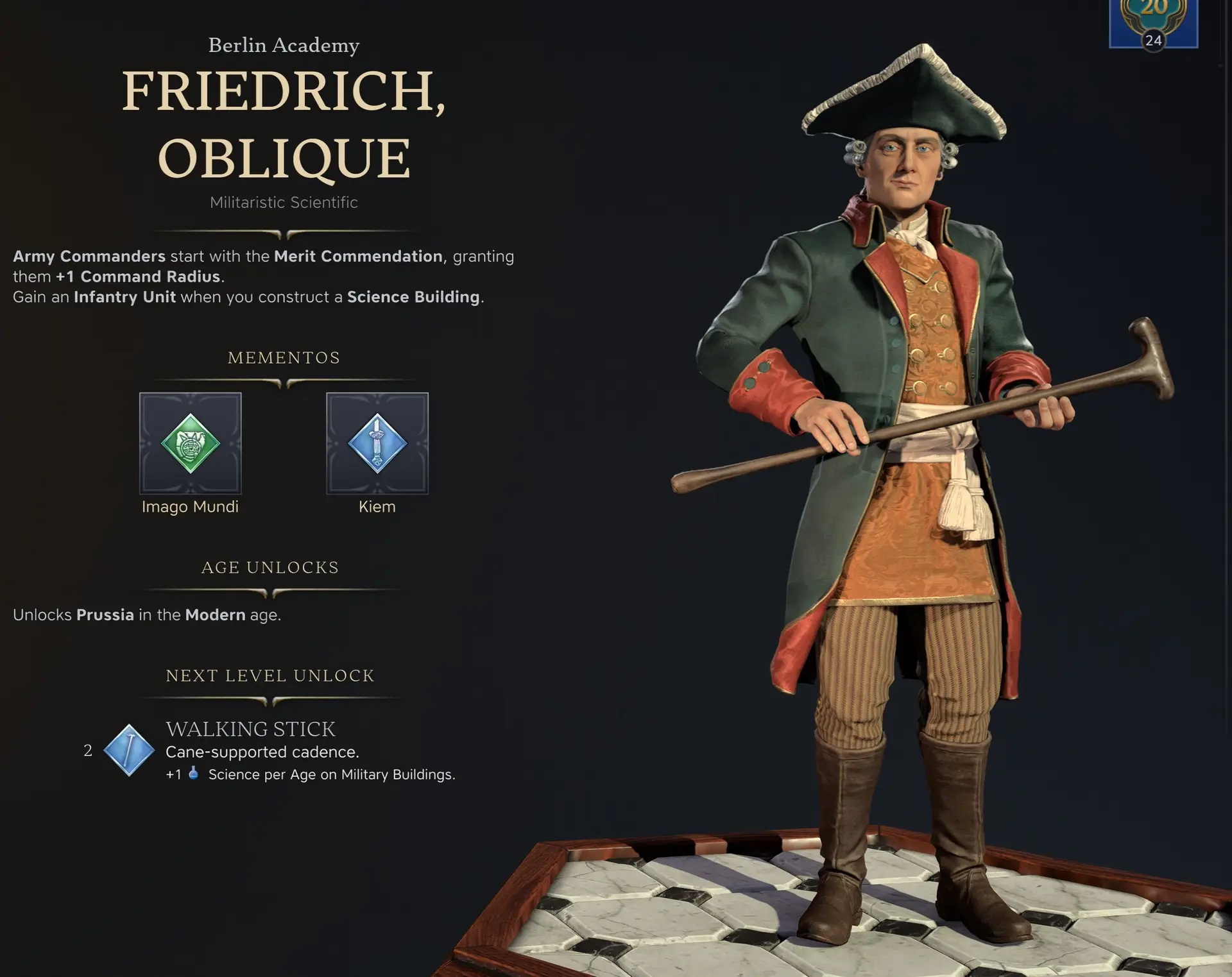
Task: Expand the MEMENTOS section header
Action: pyautogui.click(x=284, y=357)
